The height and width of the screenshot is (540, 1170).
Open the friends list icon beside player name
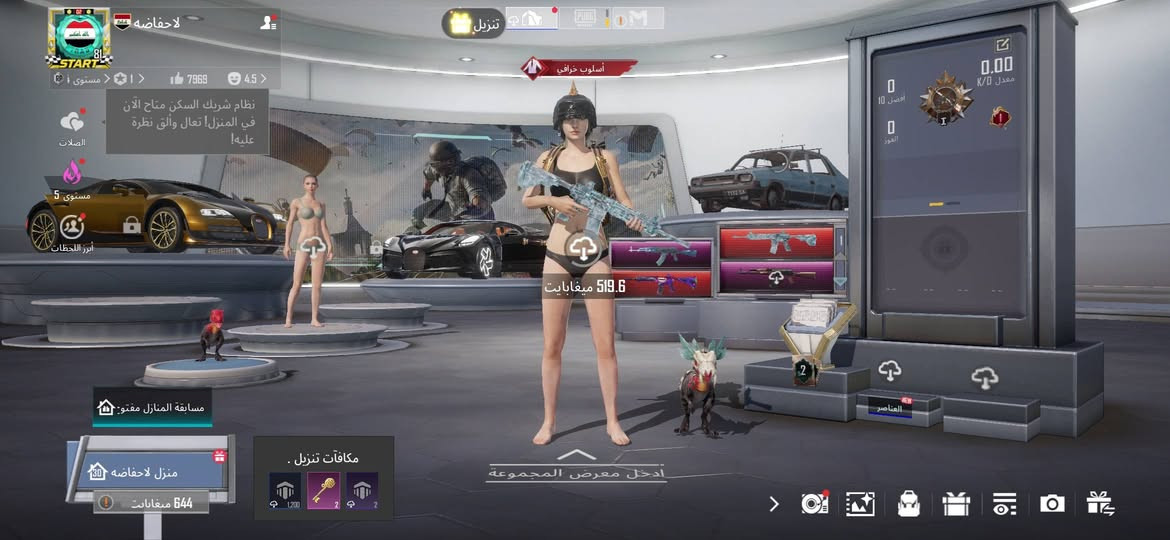pyautogui.click(x=267, y=22)
